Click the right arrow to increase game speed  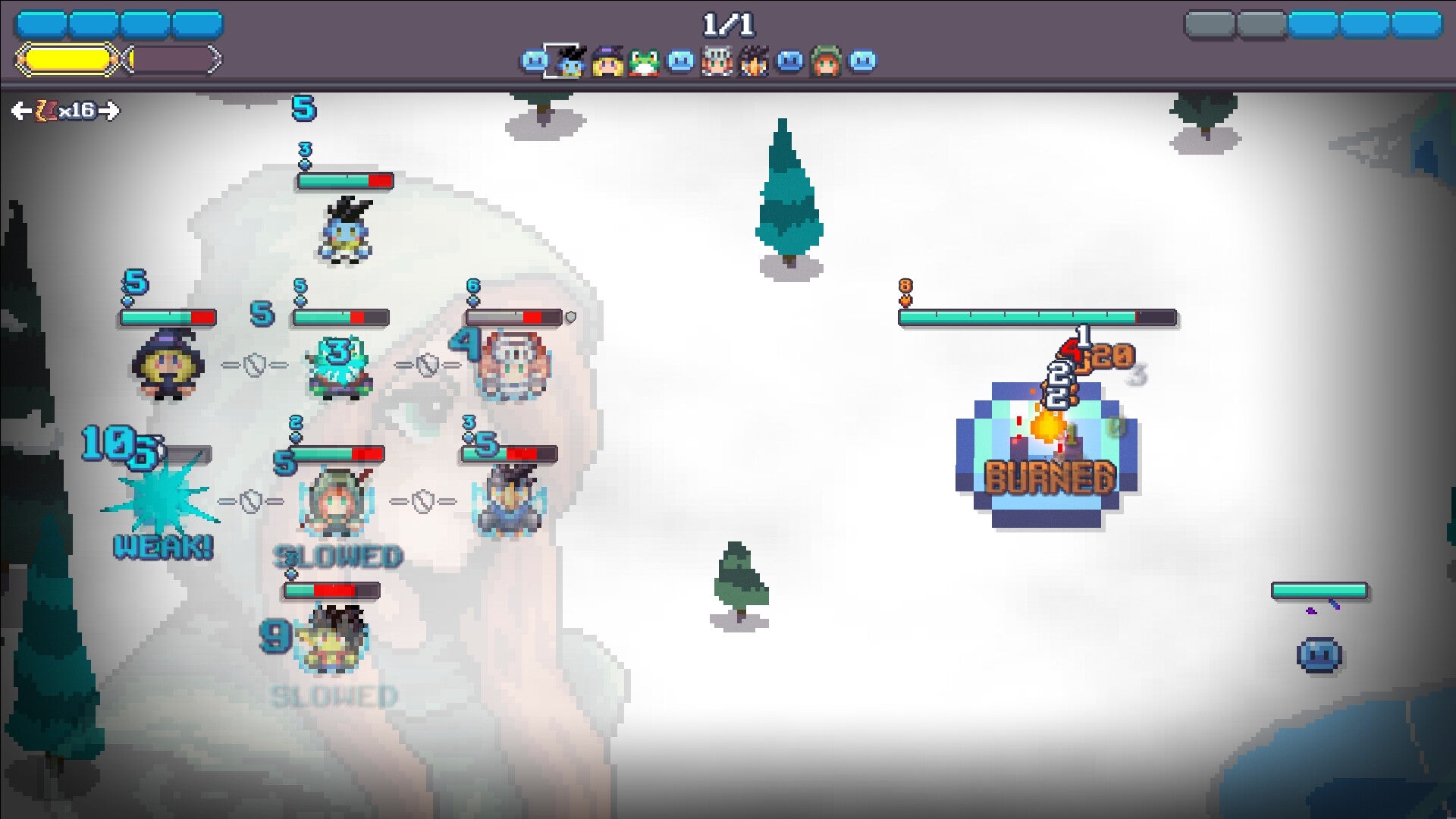click(111, 111)
